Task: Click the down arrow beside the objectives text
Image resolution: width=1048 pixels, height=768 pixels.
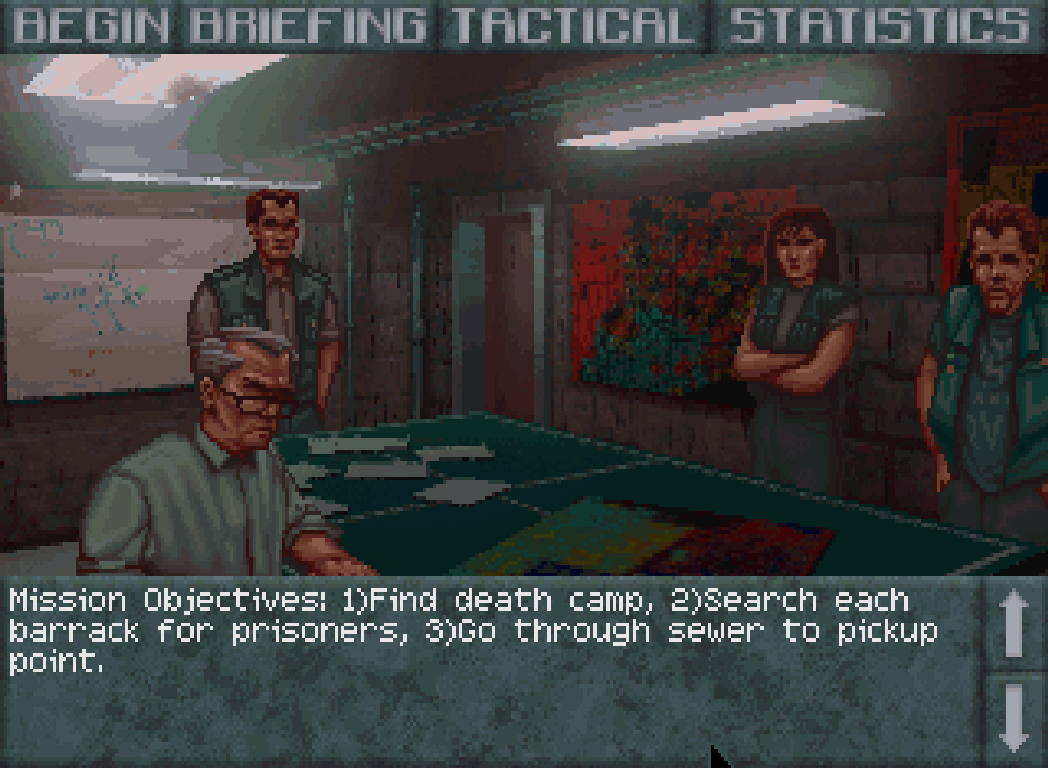Action: [1013, 718]
